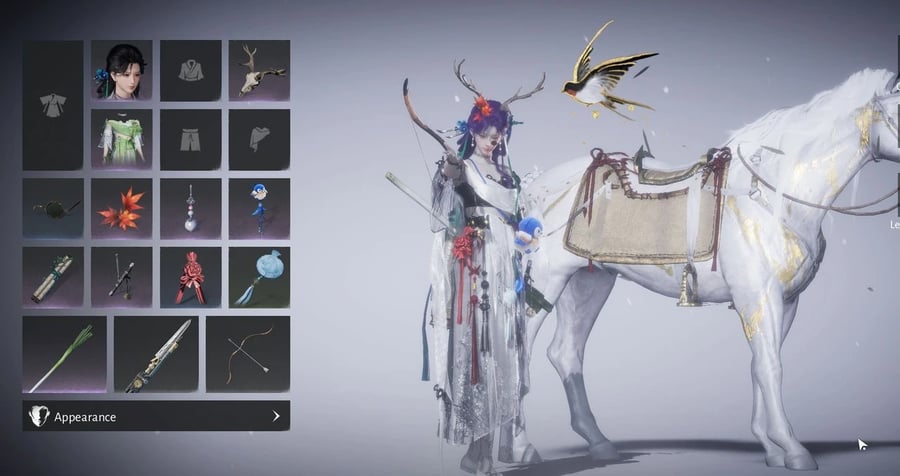
Task: Open the scroll case item slot
Action: [53, 277]
